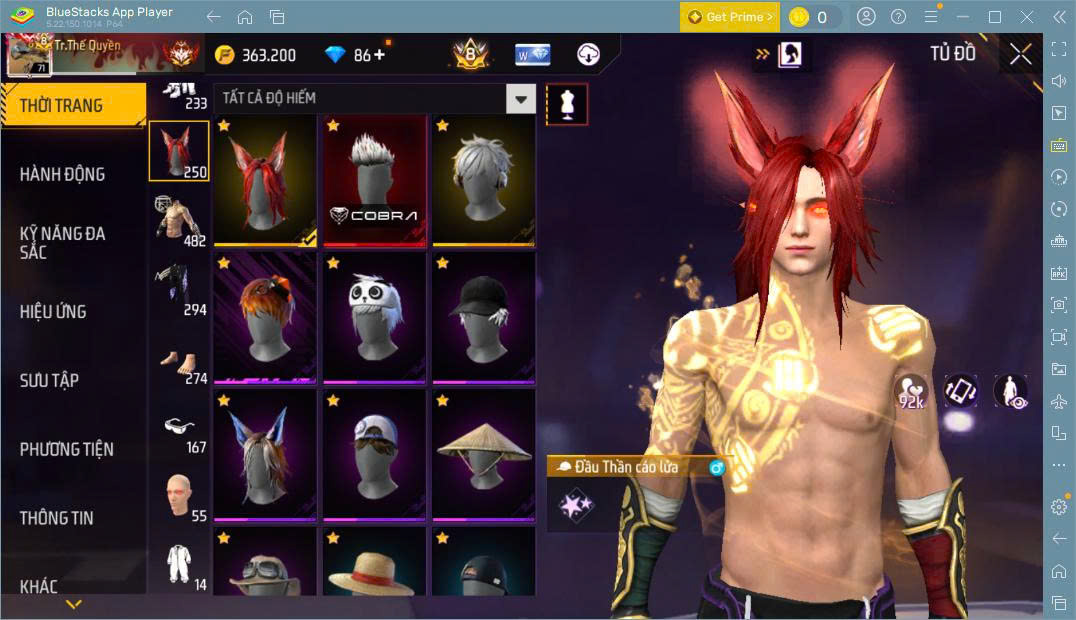This screenshot has height=620, width=1076.
Task: Select the red fox ears headpiece
Action: pos(265,180)
